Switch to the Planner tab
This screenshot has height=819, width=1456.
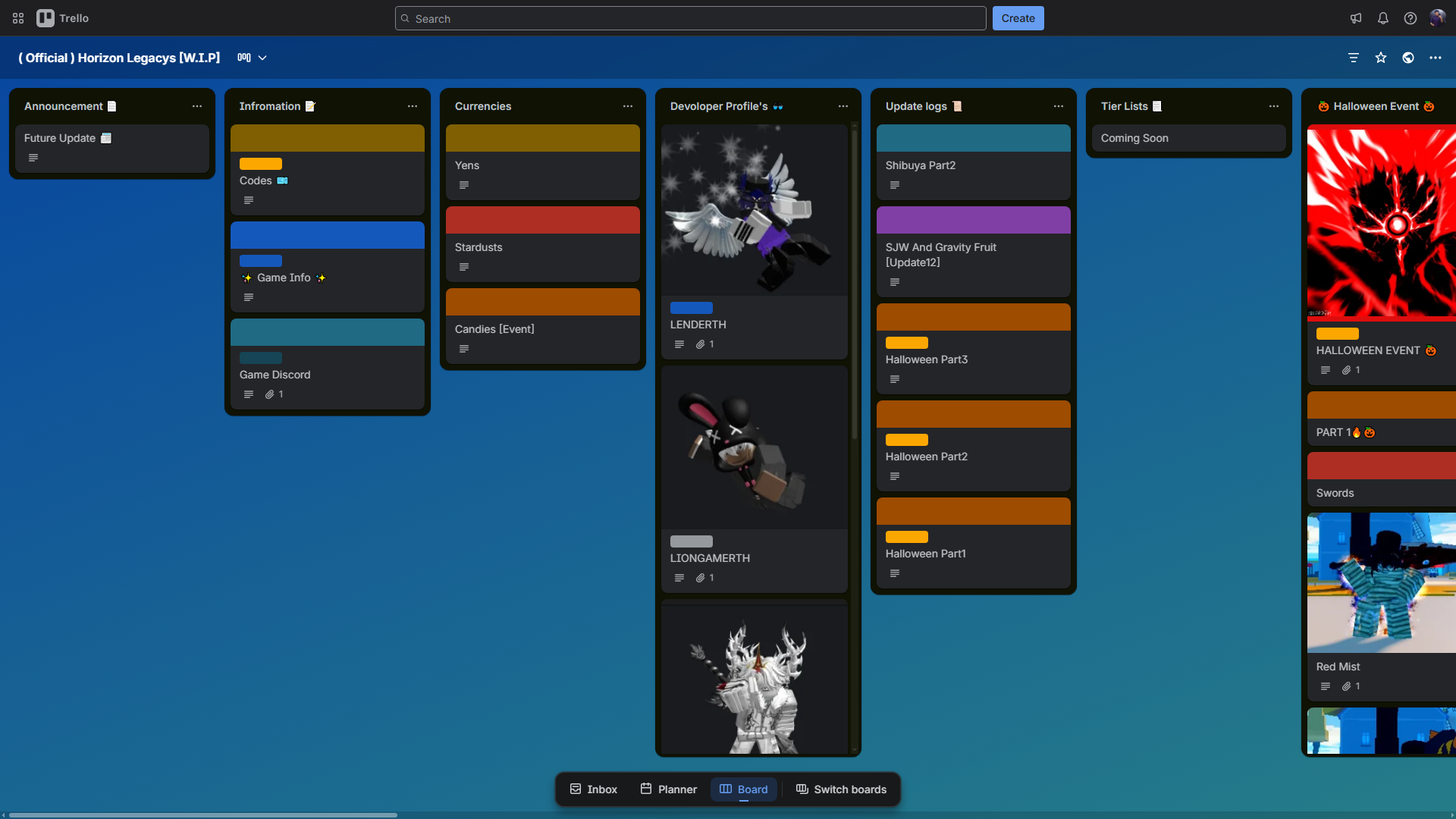pos(668,789)
